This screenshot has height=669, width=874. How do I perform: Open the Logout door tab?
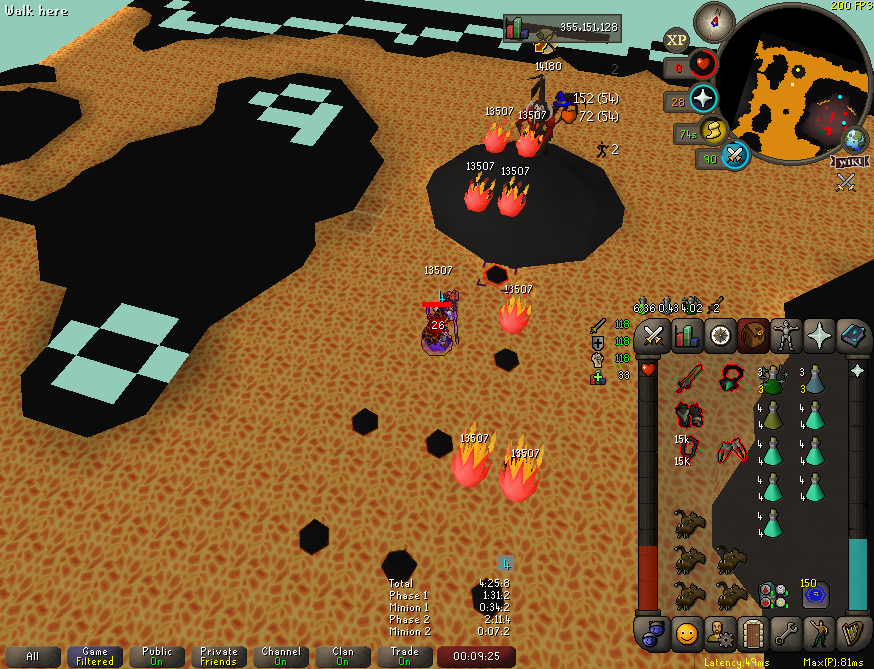(752, 633)
